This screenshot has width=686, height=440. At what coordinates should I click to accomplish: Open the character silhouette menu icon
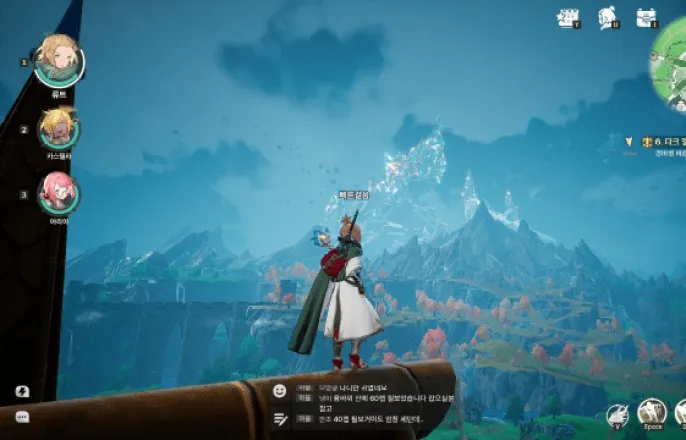(x=607, y=17)
